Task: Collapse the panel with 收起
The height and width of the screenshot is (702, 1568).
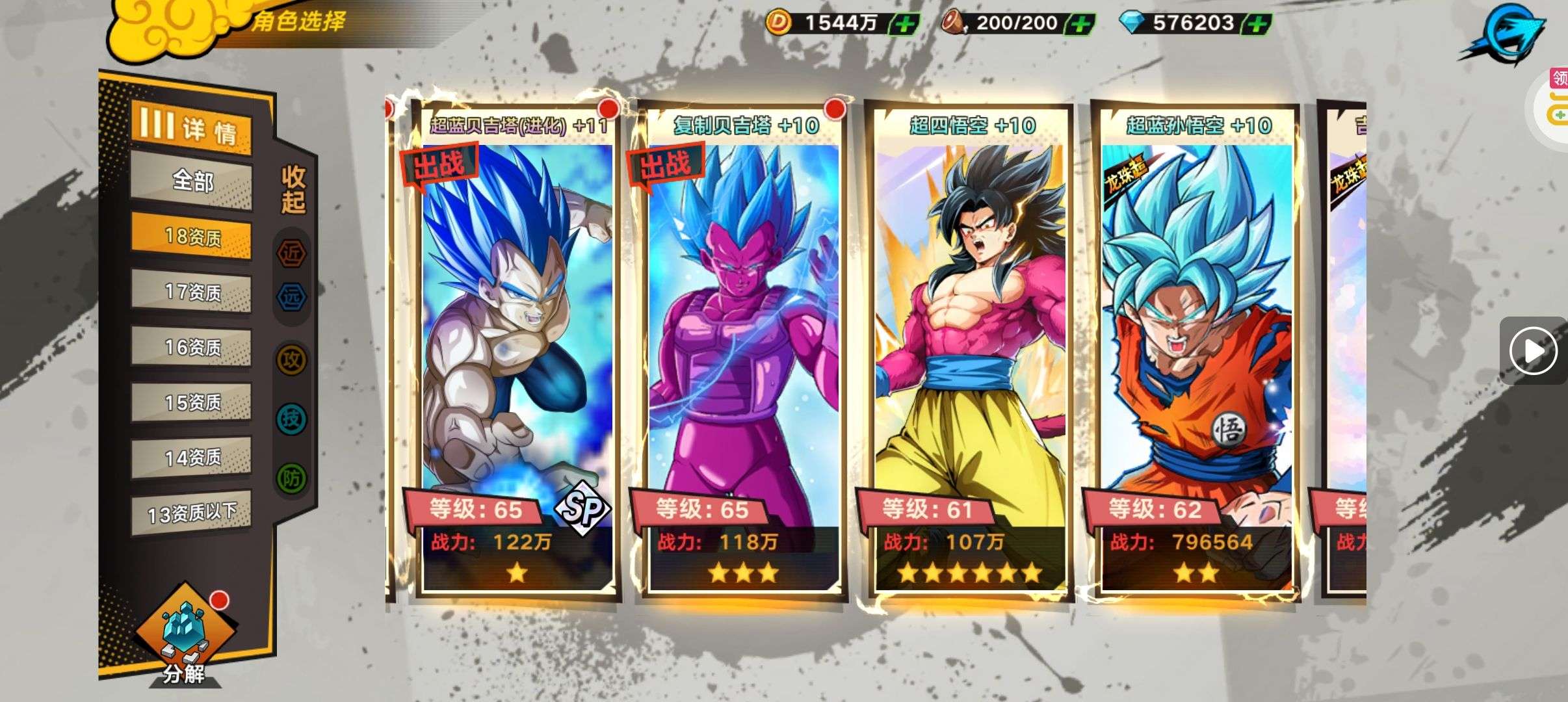Action: [293, 188]
